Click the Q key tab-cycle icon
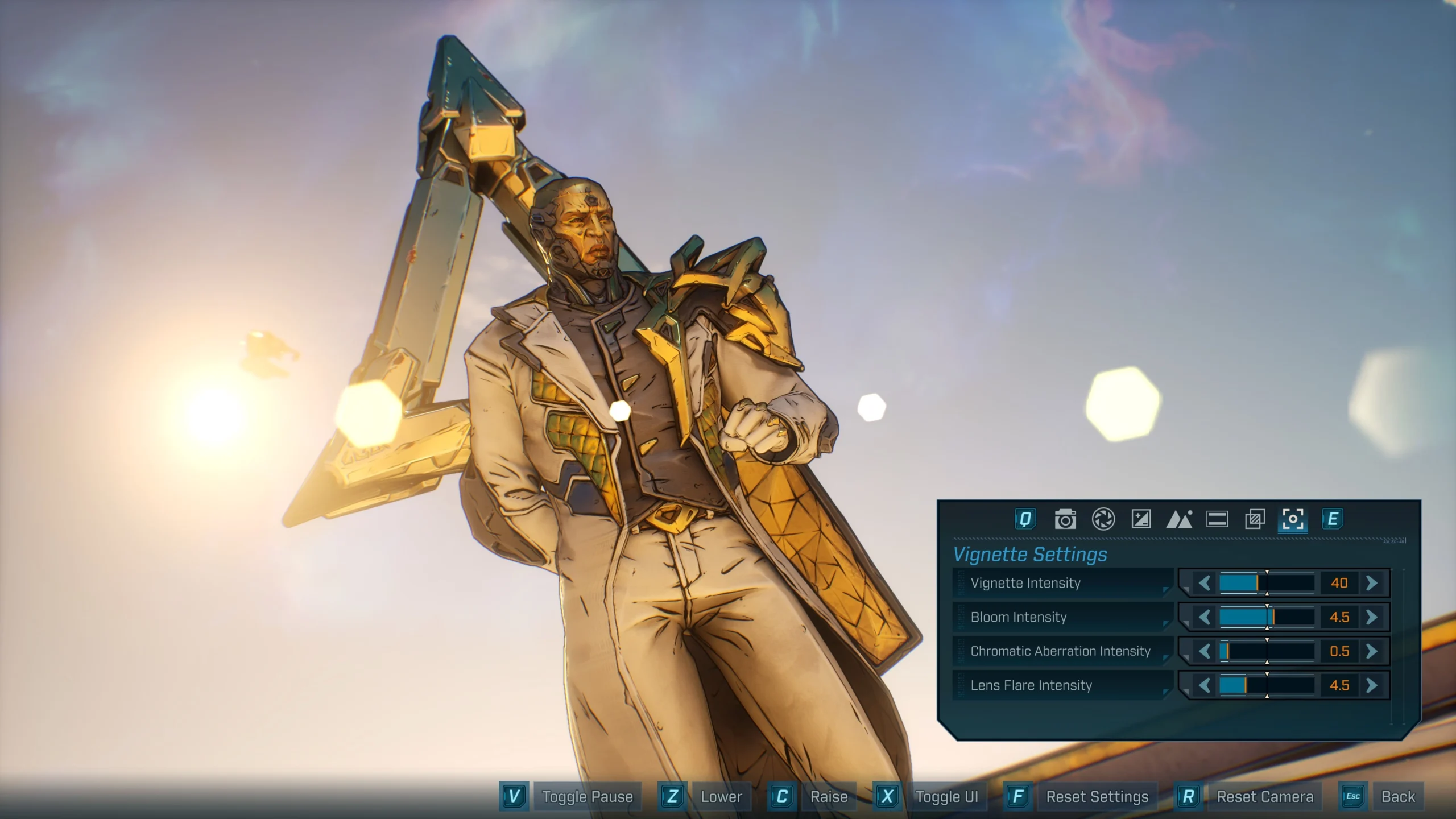 pyautogui.click(x=1026, y=519)
